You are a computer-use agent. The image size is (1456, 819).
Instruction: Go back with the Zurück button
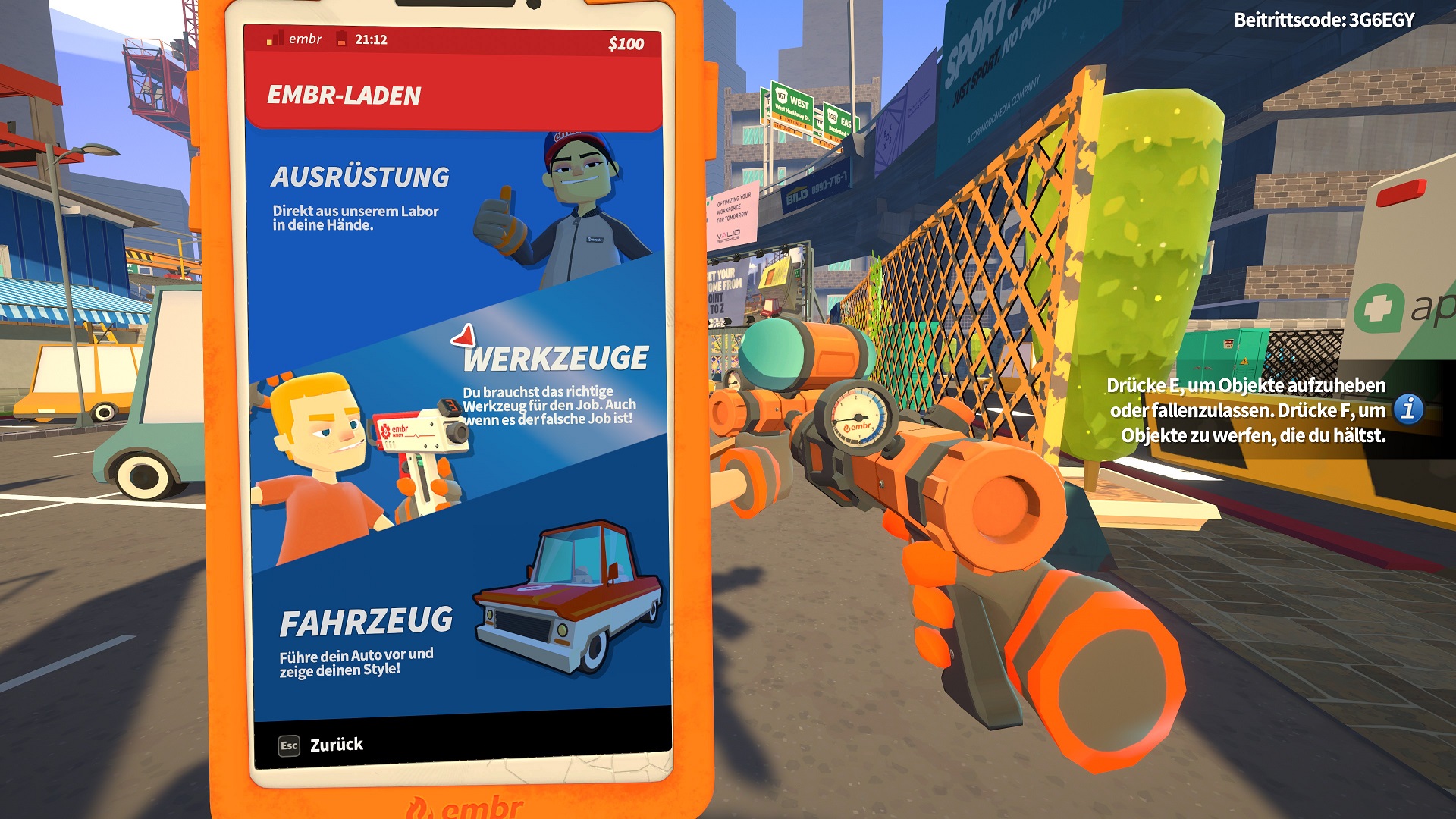[322, 745]
